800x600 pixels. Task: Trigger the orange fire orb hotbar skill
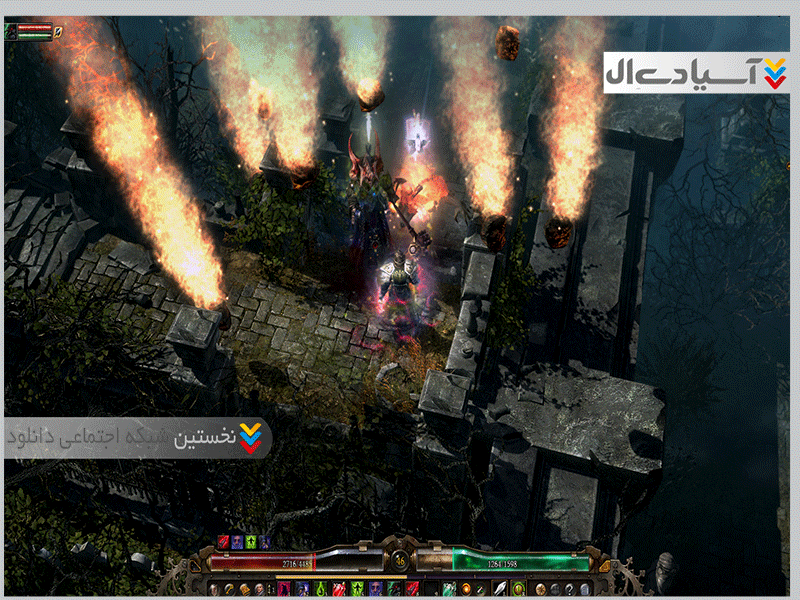click(x=466, y=588)
